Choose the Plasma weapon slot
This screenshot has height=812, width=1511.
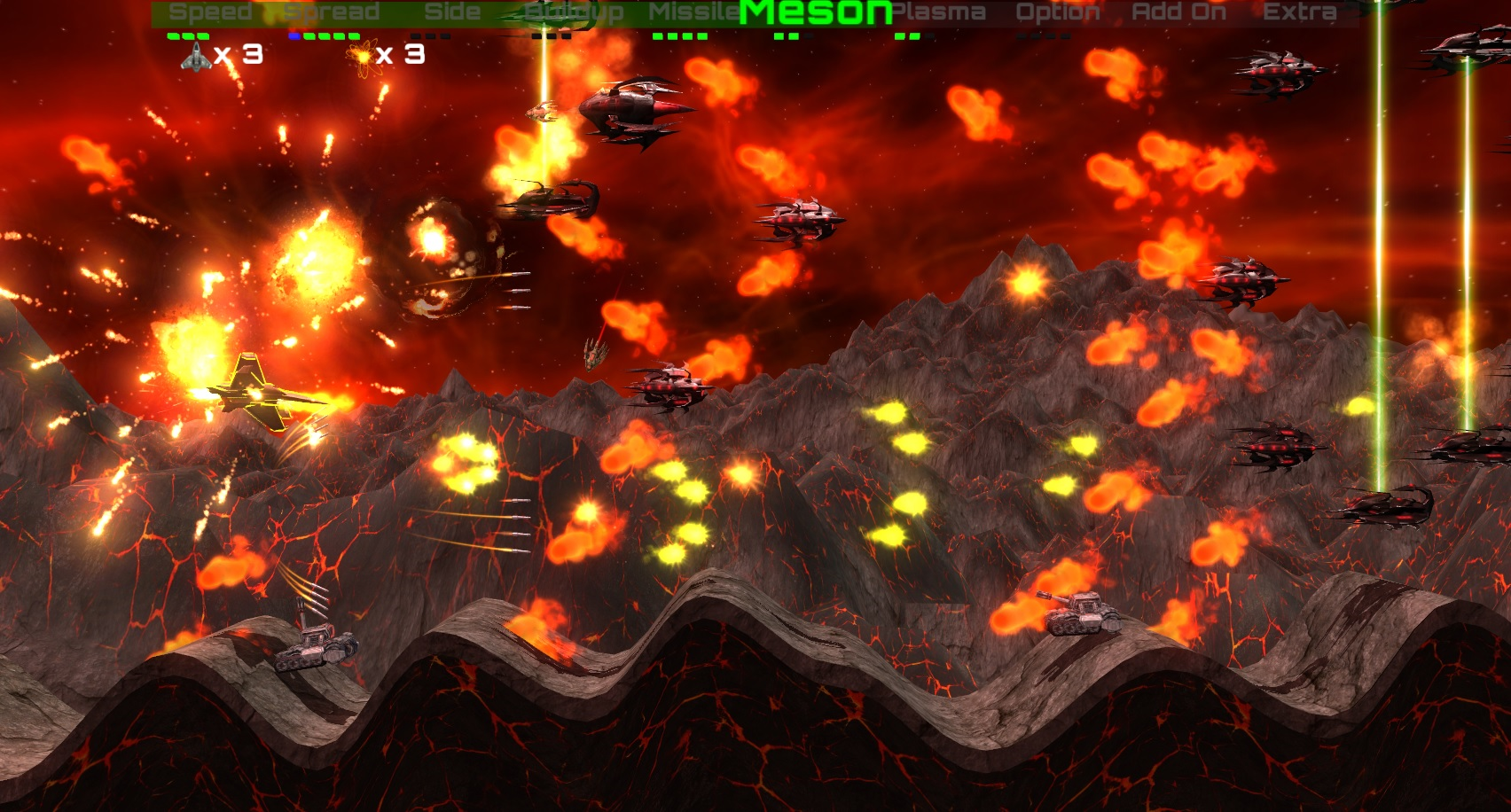point(938,12)
